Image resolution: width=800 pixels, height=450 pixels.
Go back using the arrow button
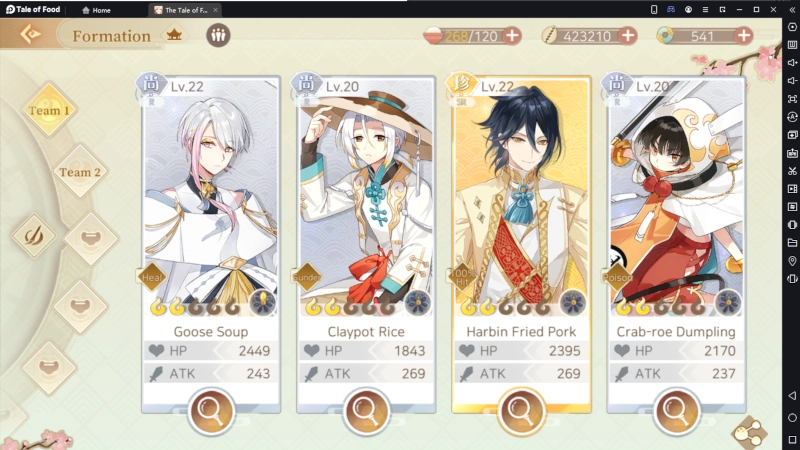pyautogui.click(x=31, y=35)
